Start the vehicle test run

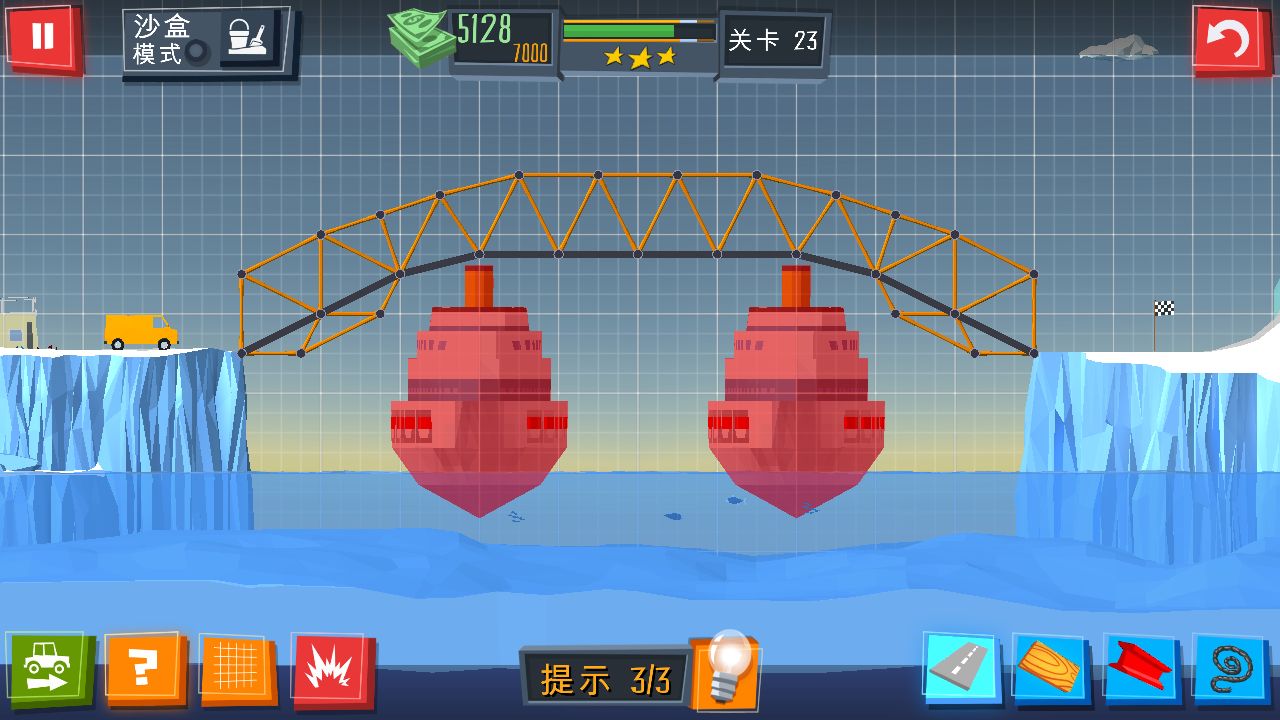pos(50,668)
